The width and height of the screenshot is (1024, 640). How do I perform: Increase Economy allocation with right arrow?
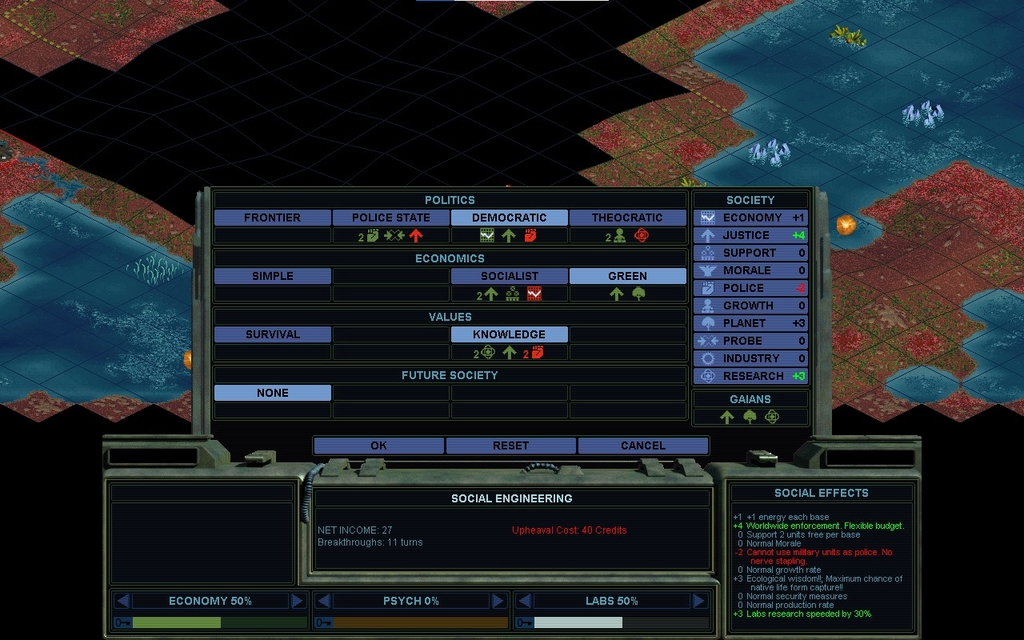coord(297,601)
